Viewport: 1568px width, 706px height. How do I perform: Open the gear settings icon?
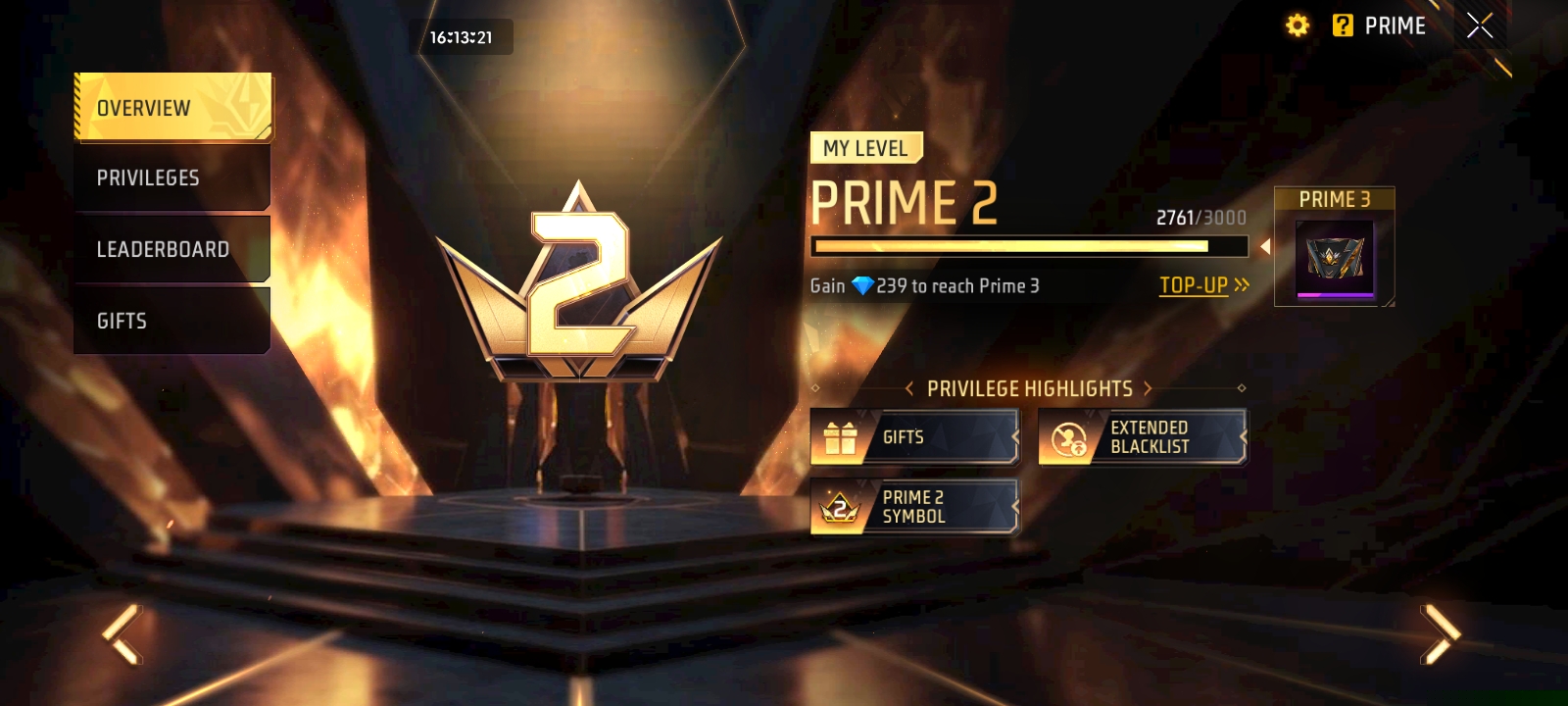click(1298, 25)
